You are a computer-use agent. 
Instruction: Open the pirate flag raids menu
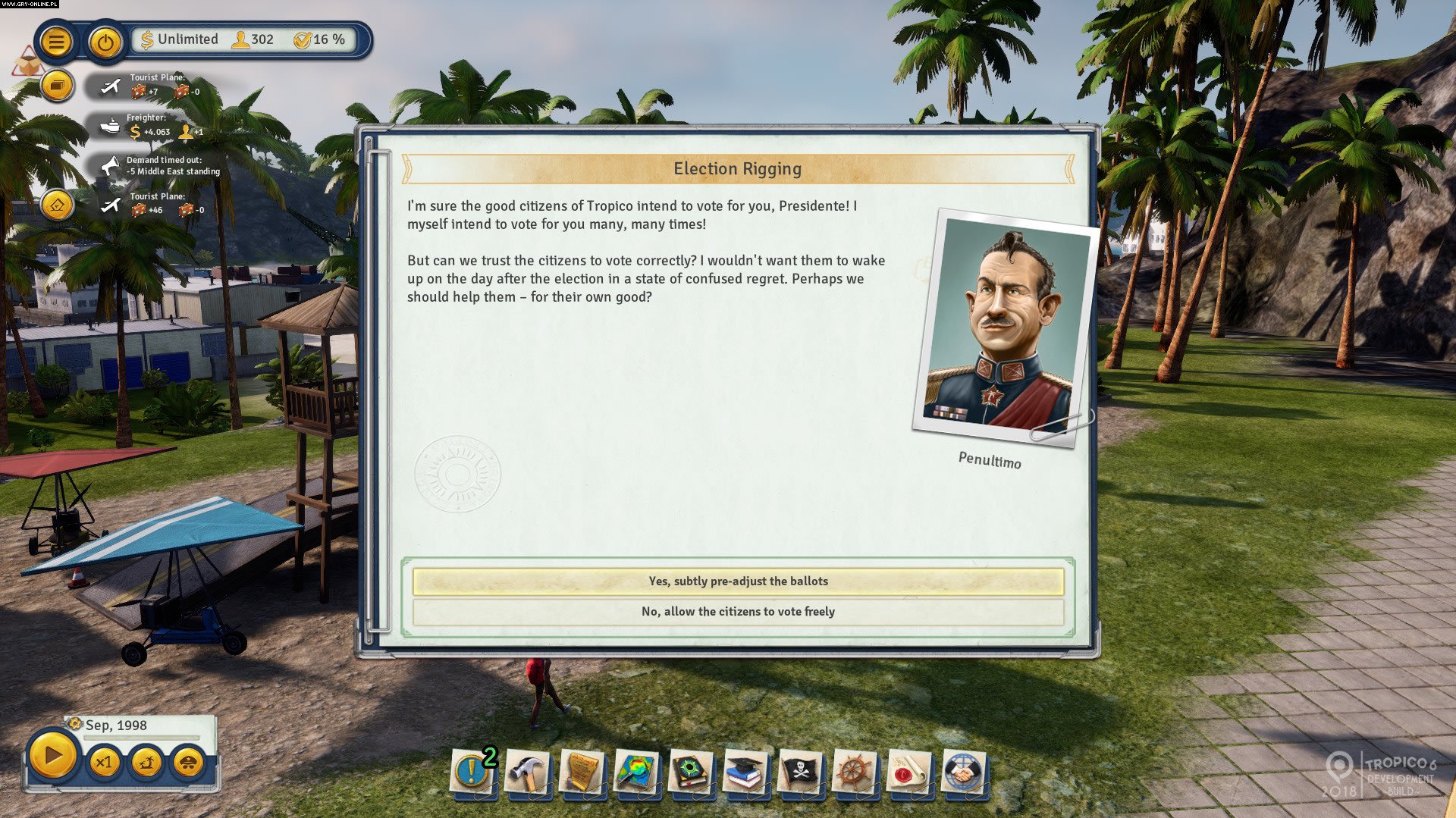800,773
